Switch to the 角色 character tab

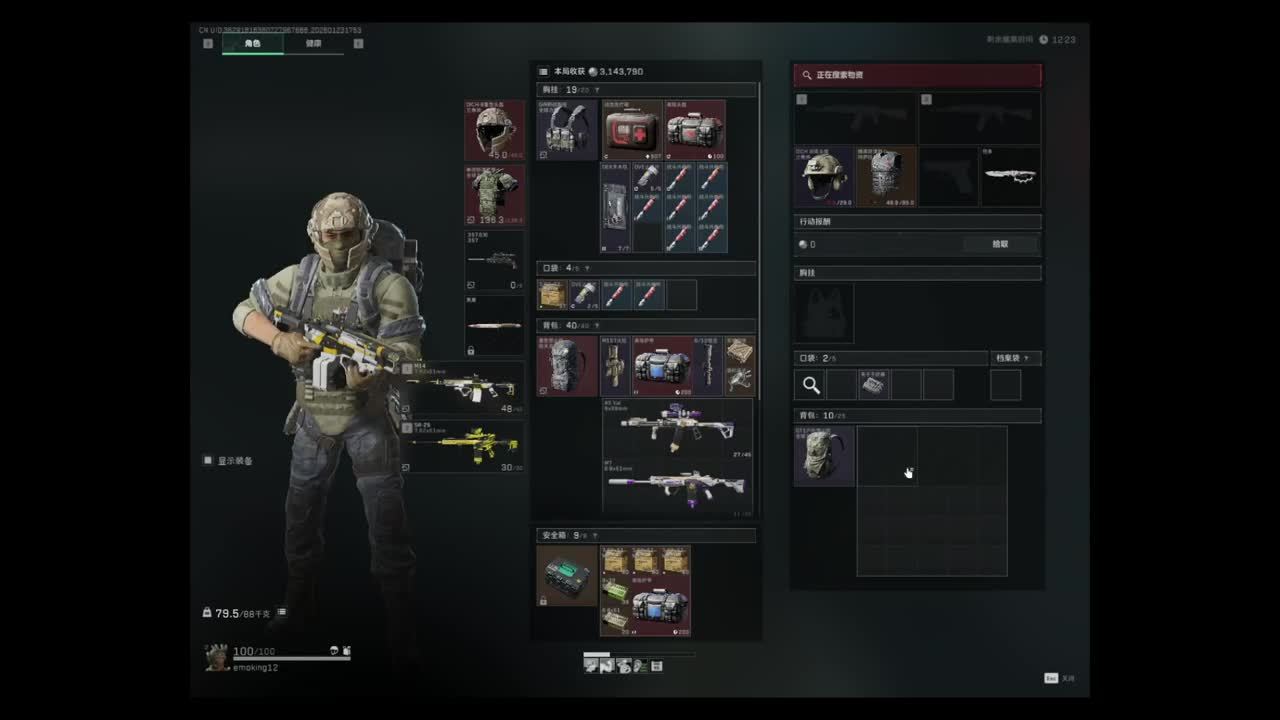point(252,44)
